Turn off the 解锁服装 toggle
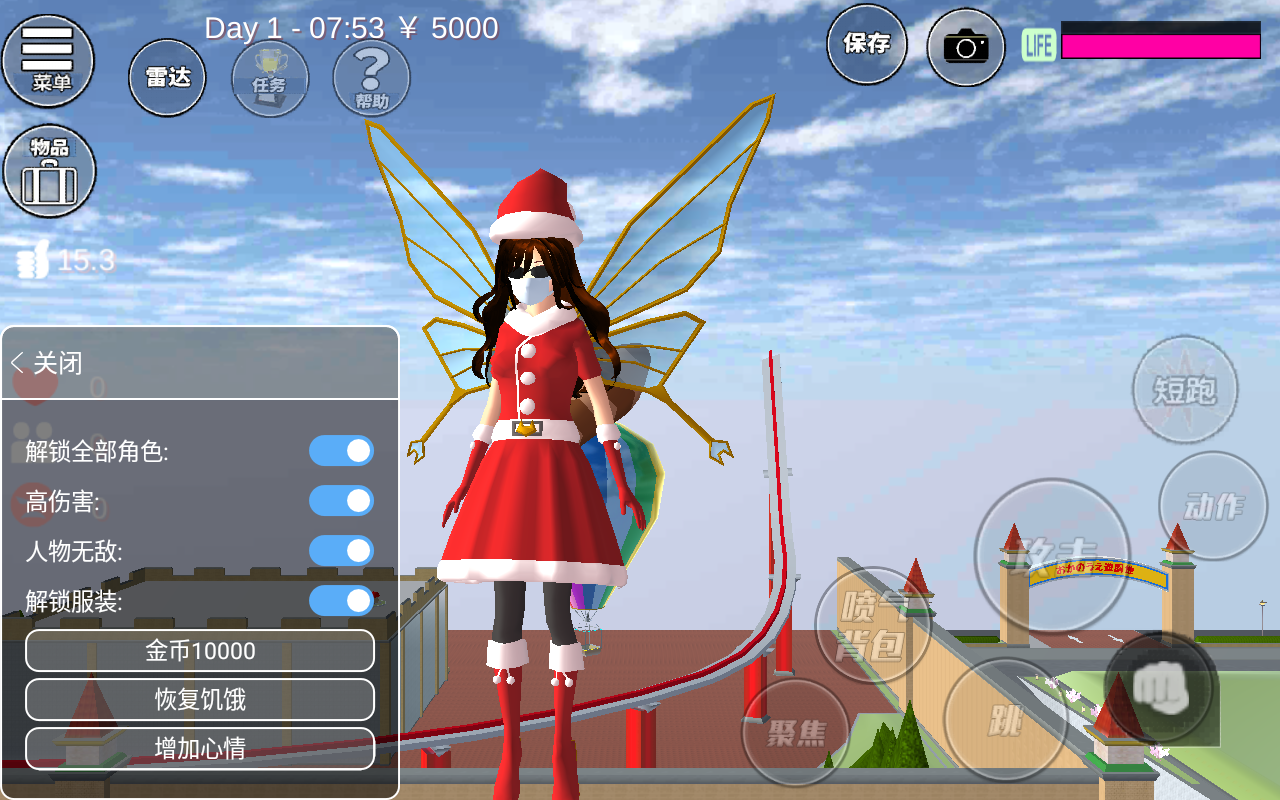Image resolution: width=1280 pixels, height=800 pixels. [x=341, y=601]
